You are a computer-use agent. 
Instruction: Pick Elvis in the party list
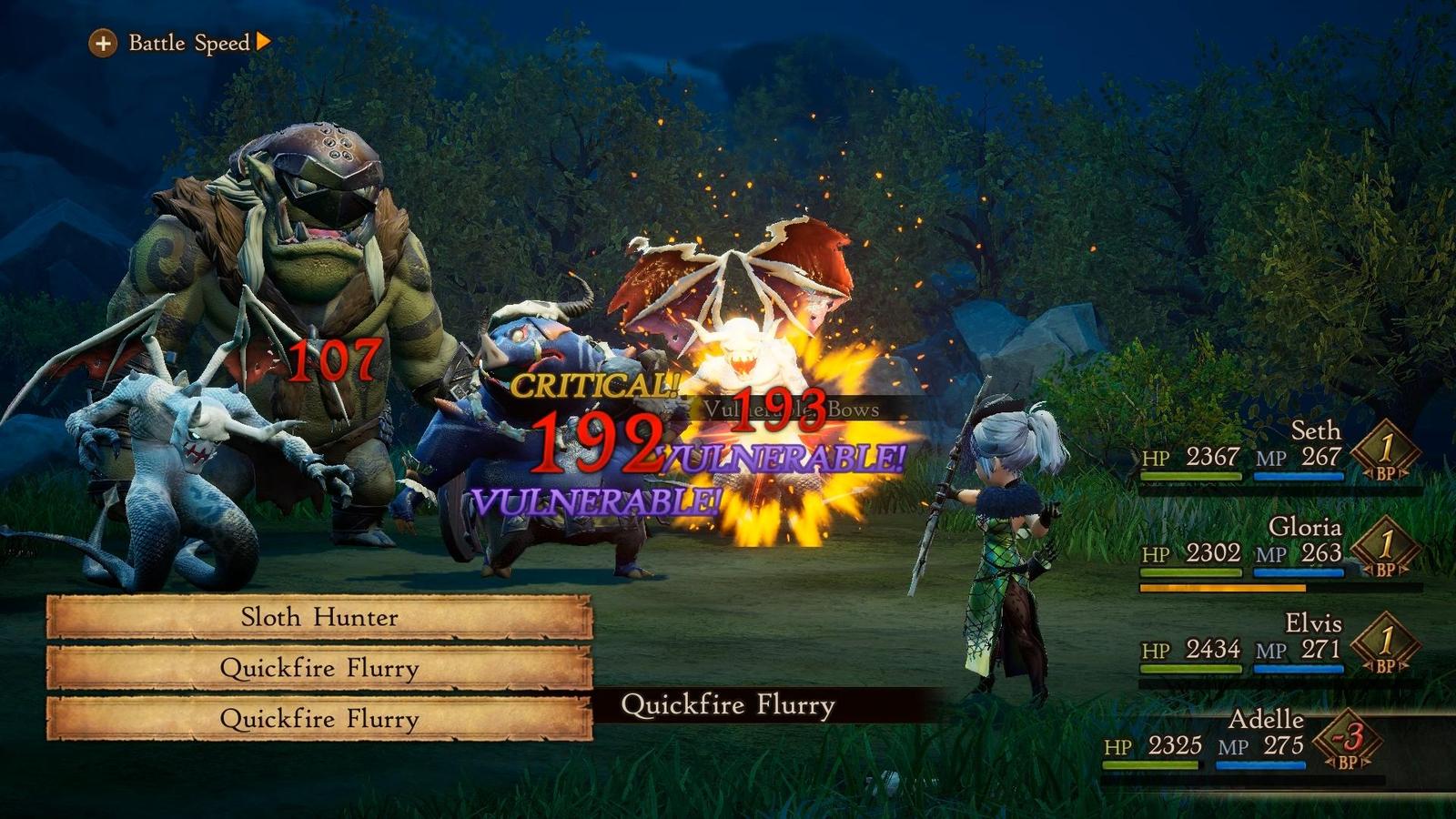point(1279,645)
